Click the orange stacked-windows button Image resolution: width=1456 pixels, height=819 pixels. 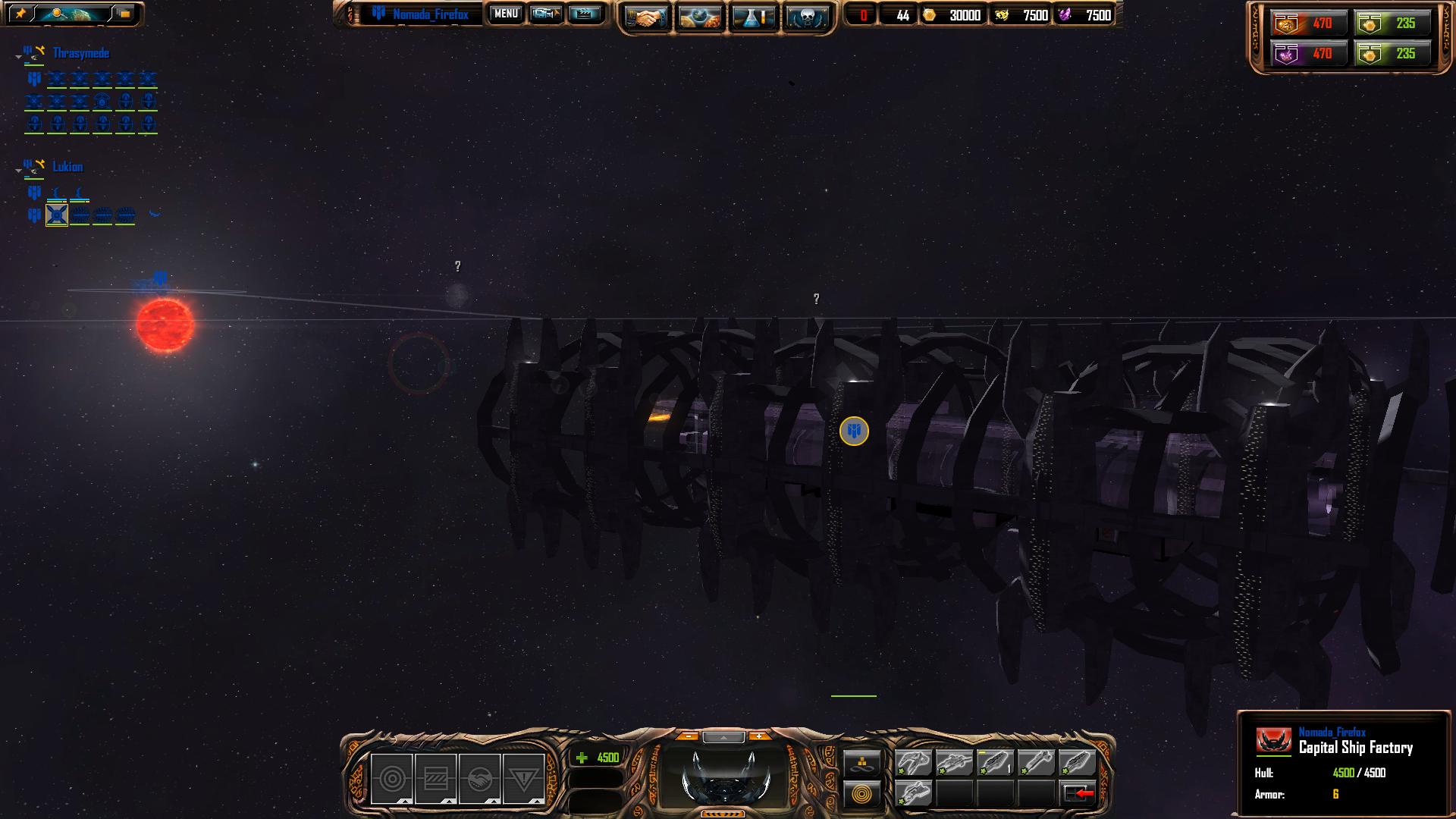point(124,14)
